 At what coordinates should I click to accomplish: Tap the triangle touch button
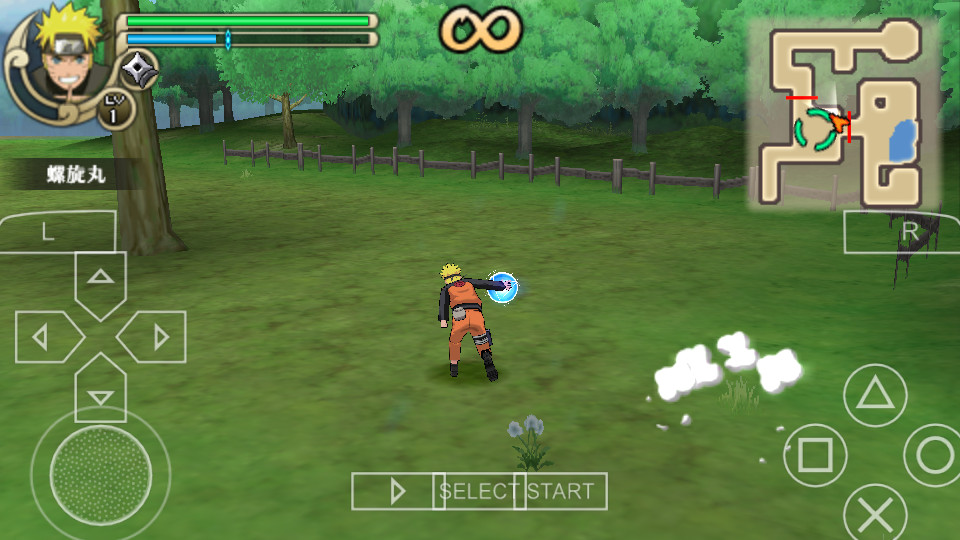click(x=875, y=395)
